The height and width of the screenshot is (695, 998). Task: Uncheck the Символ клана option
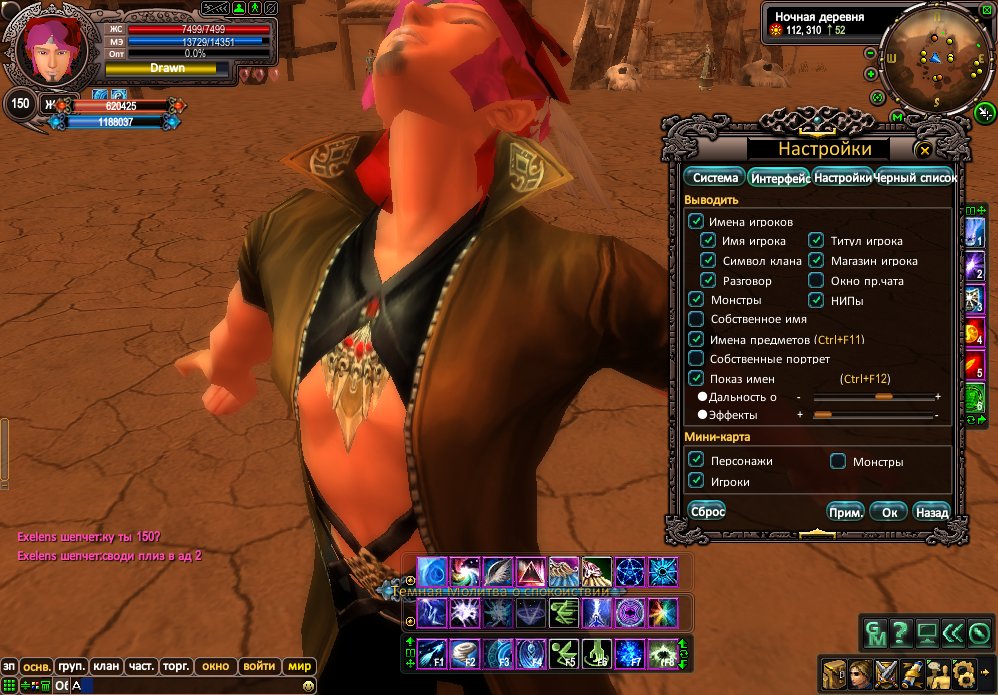[x=708, y=261]
